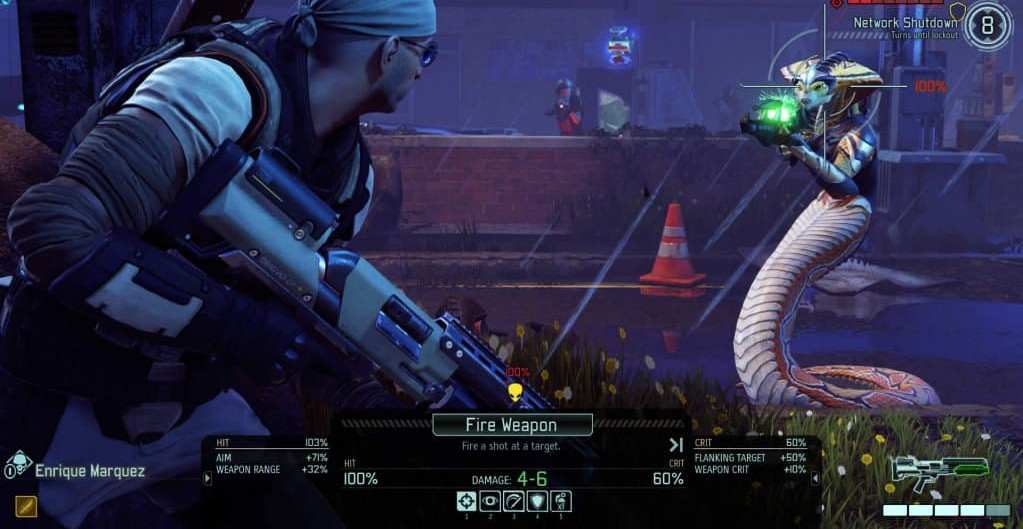Select Enrique Marquez's class icon
The height and width of the screenshot is (529, 1023).
[18, 467]
